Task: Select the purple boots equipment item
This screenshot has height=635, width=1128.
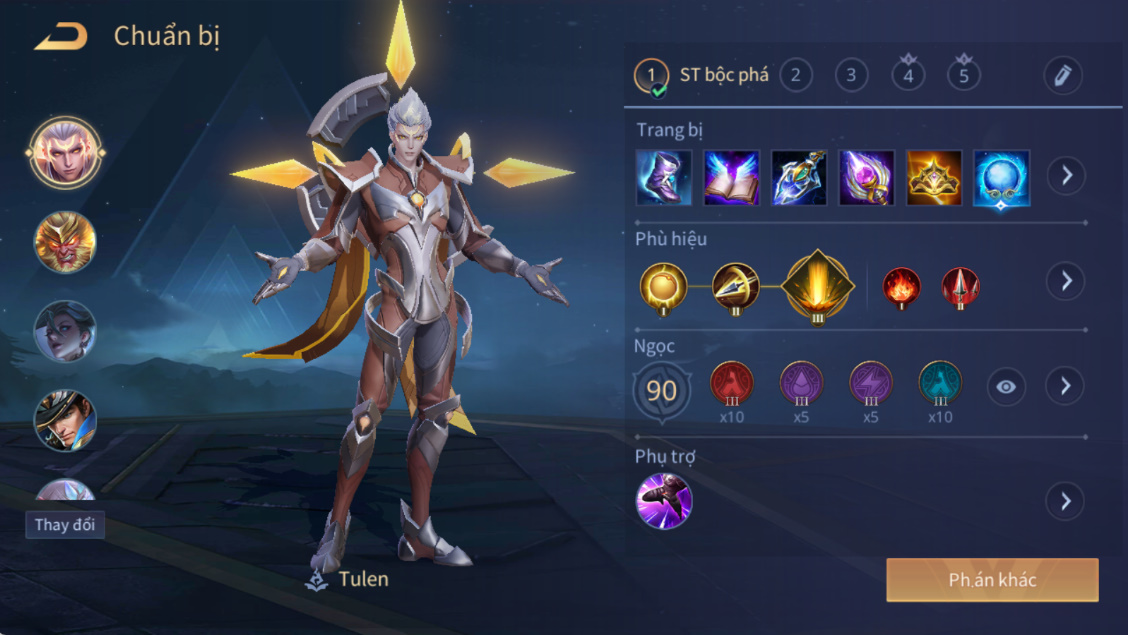Action: pos(664,178)
